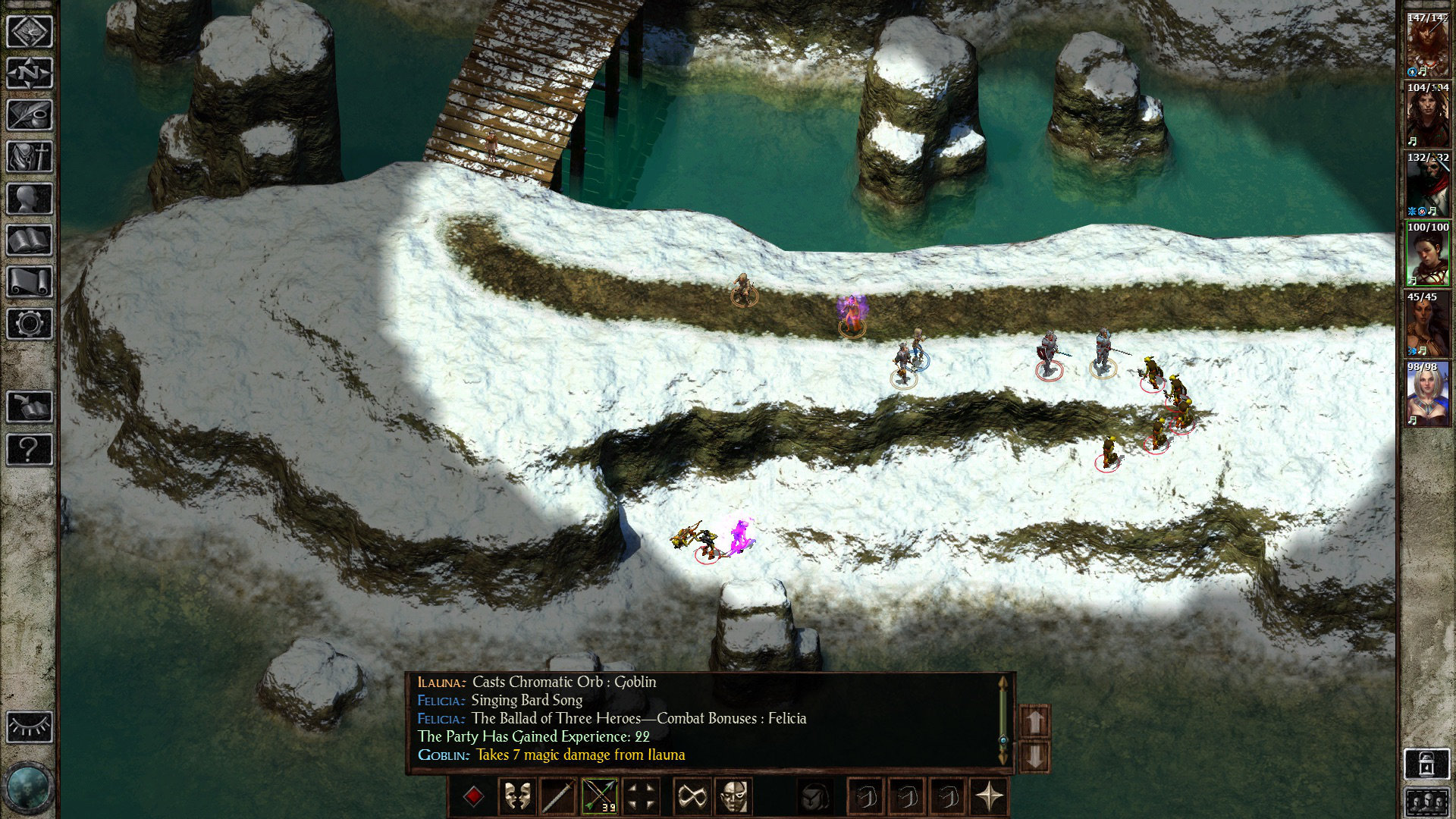Click the rest closed-eye button
The width and height of the screenshot is (1456, 819).
30,727
